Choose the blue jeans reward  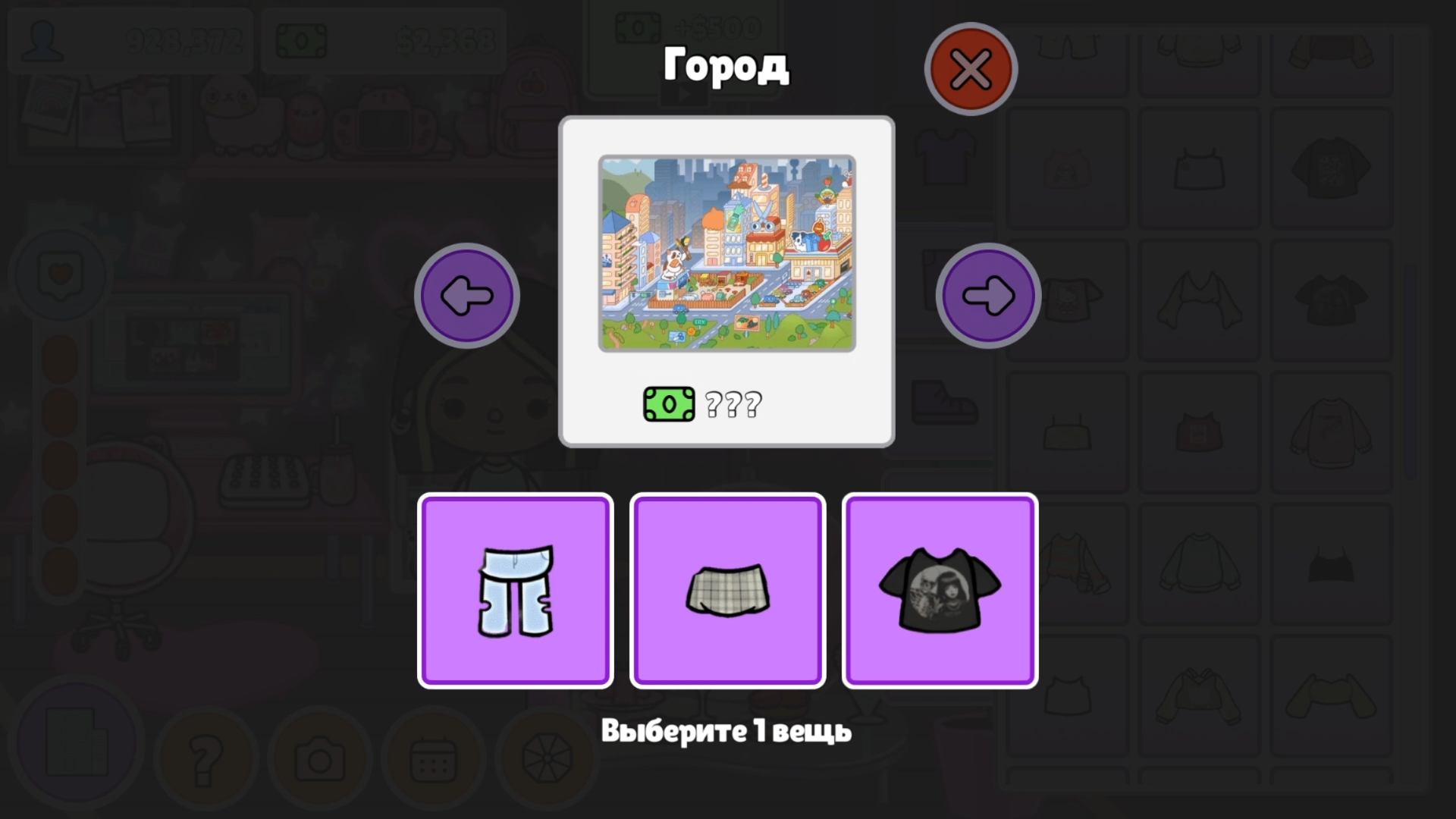tap(516, 590)
